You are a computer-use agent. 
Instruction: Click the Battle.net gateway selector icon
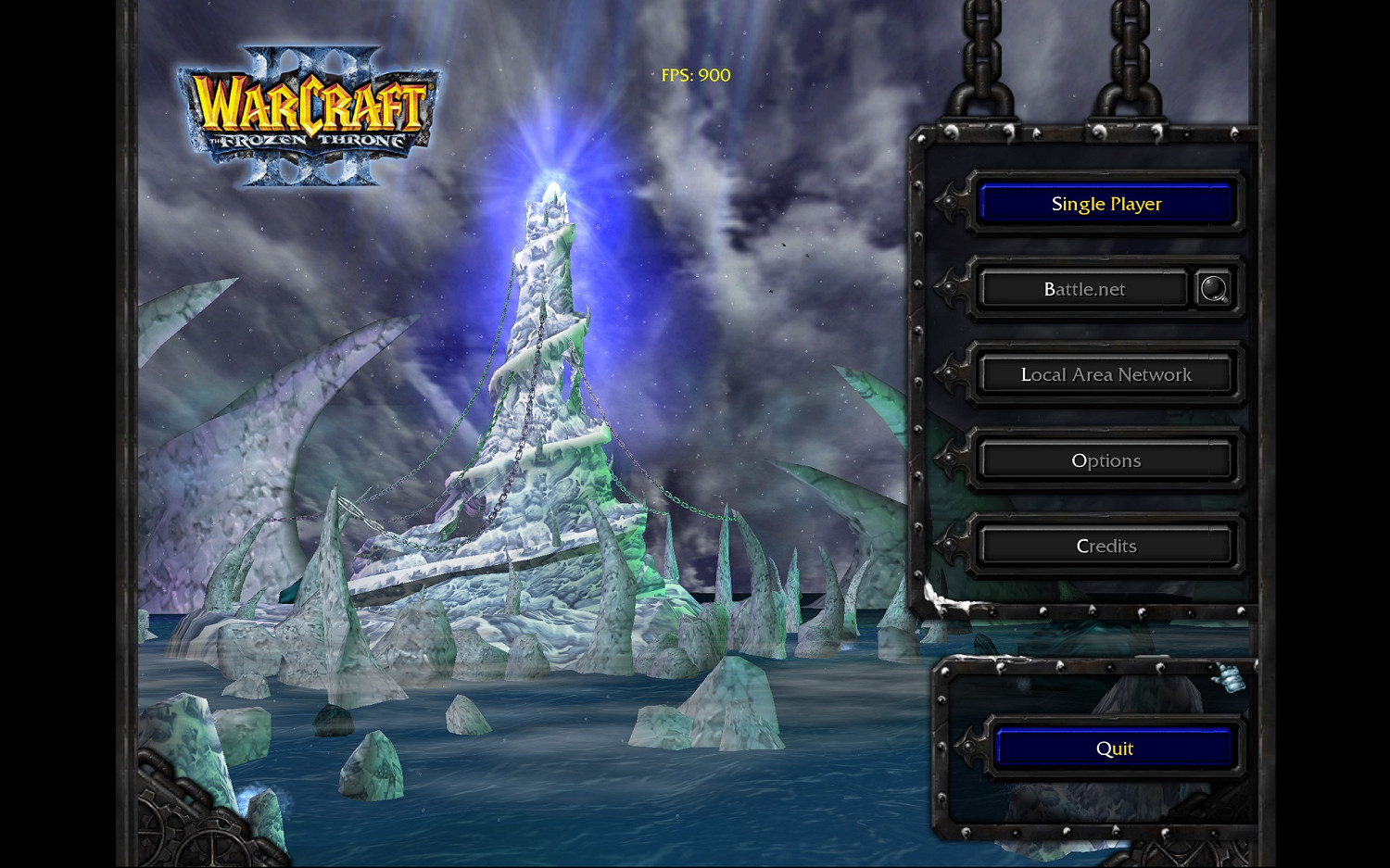[x=1216, y=288]
